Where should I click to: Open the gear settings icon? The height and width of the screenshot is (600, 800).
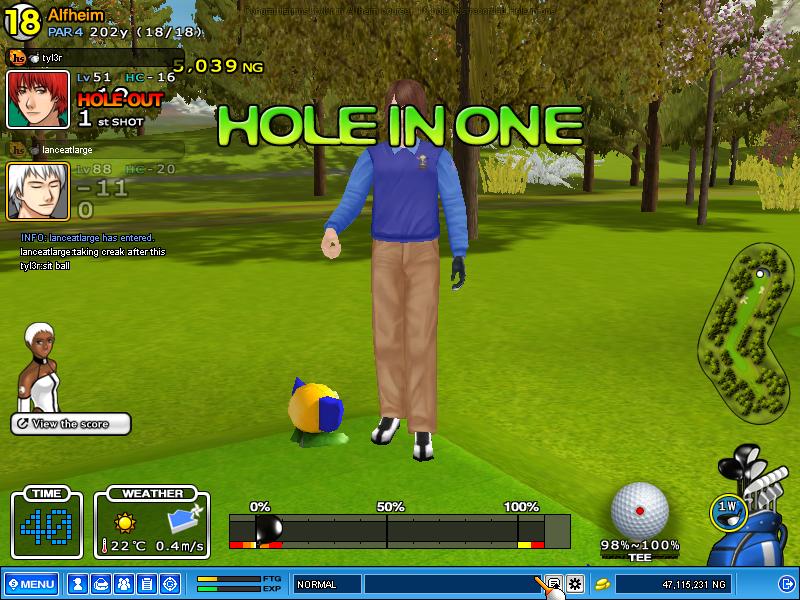575,584
